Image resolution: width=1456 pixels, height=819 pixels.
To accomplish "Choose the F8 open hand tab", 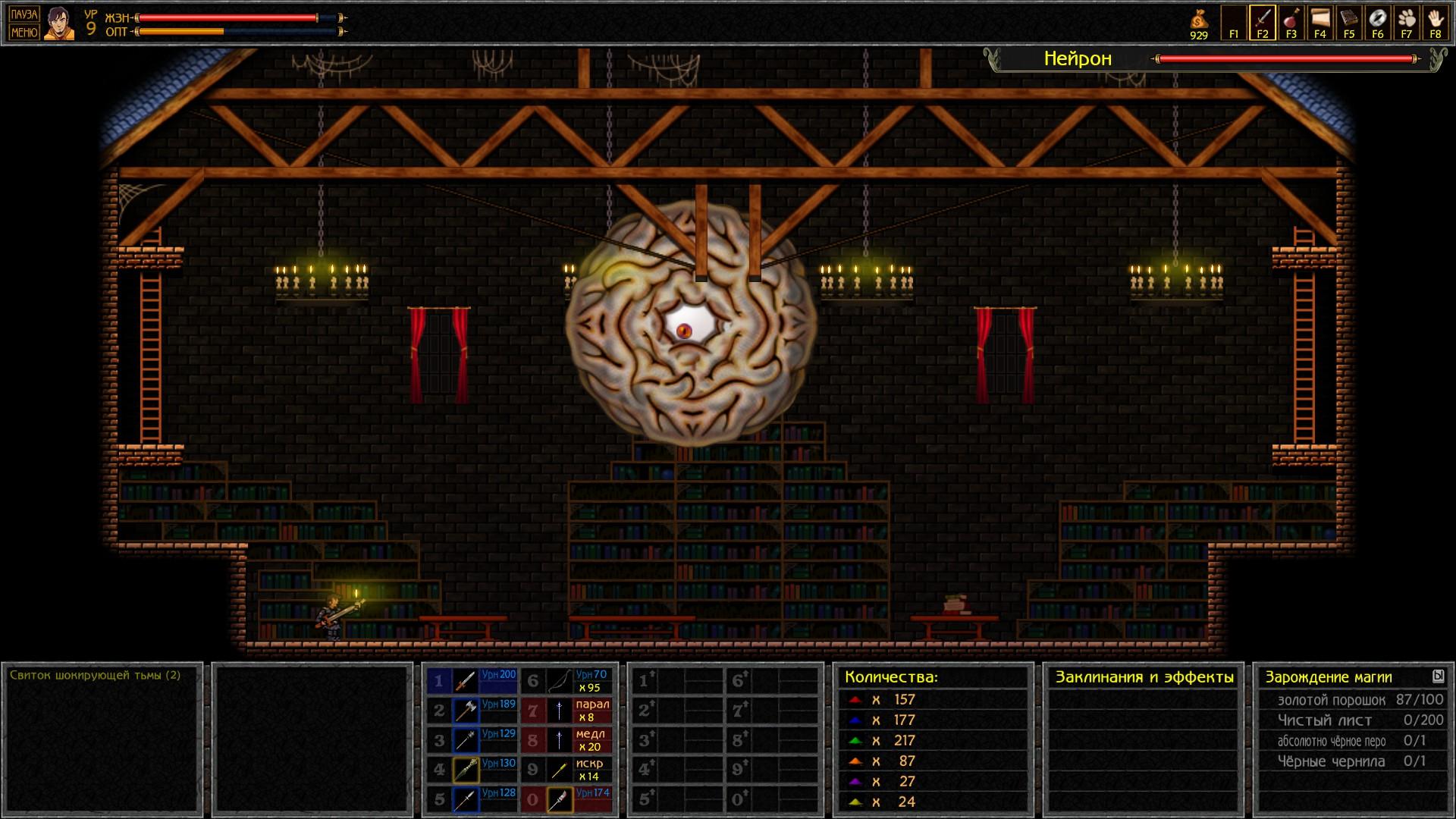I will [x=1436, y=22].
